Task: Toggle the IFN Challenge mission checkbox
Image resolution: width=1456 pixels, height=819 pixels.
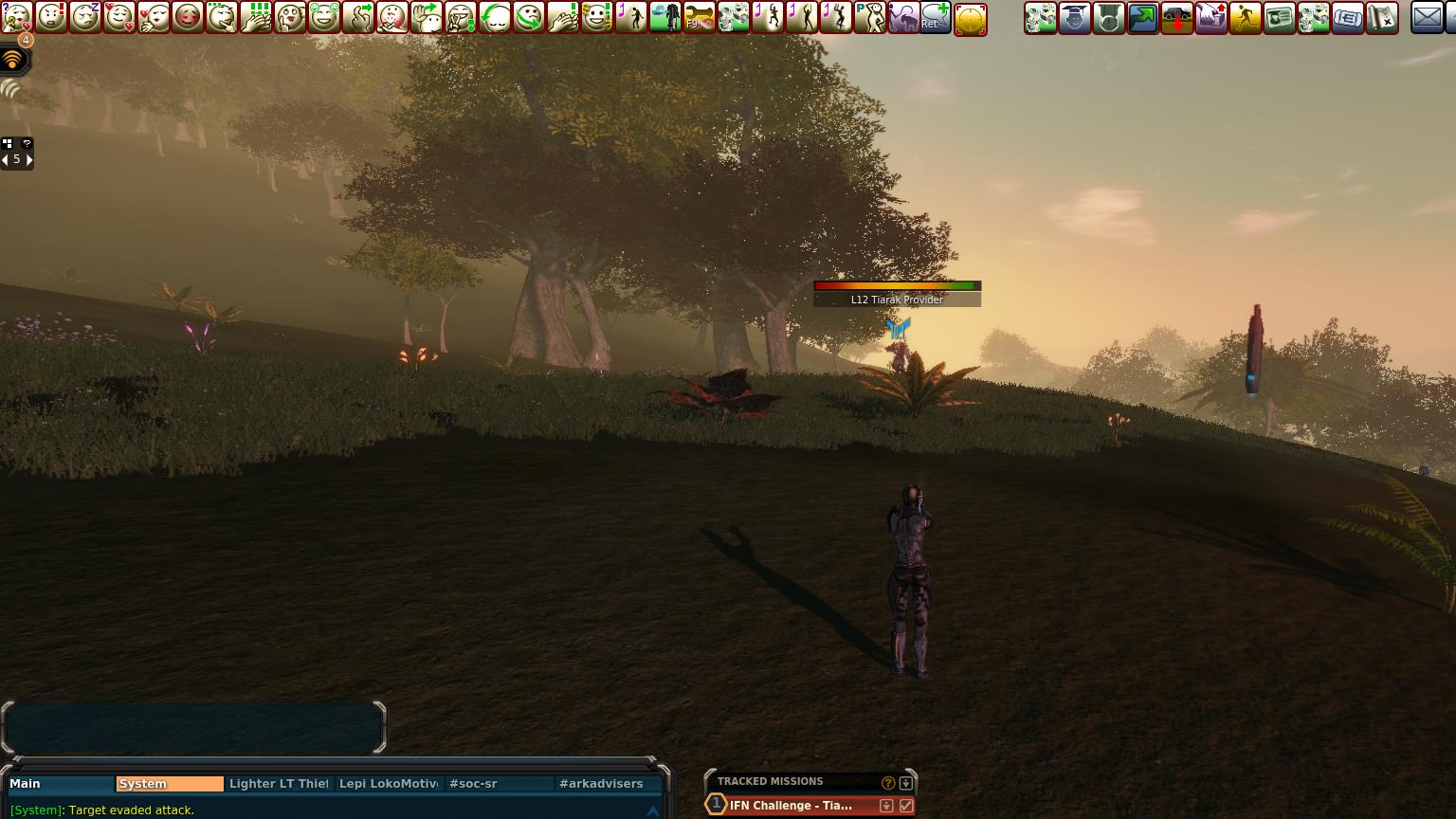Action: click(906, 806)
